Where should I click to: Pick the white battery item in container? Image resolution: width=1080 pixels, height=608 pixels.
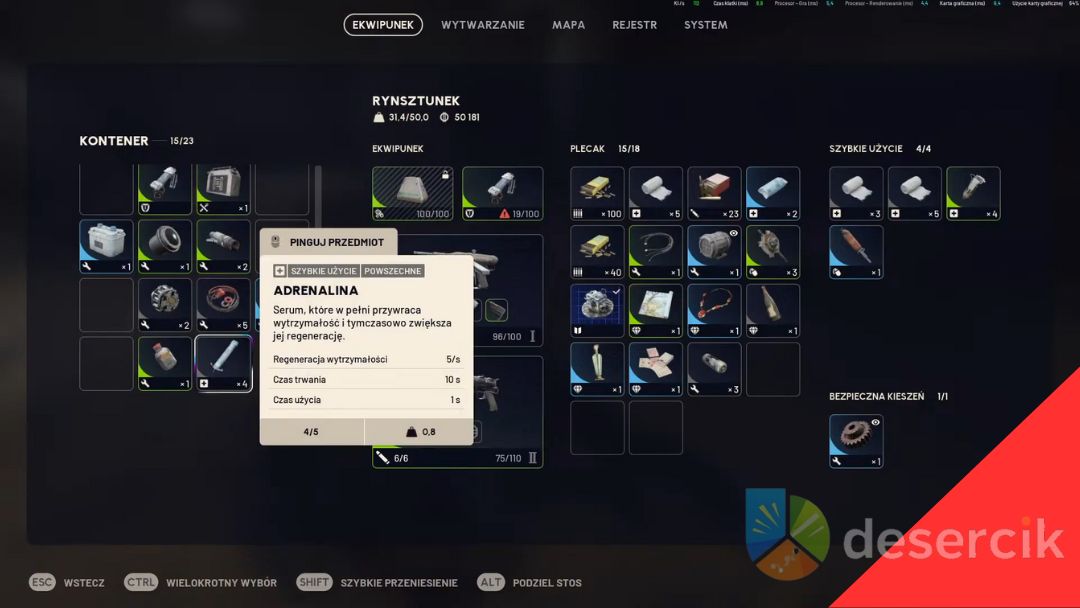pyautogui.click(x=106, y=246)
